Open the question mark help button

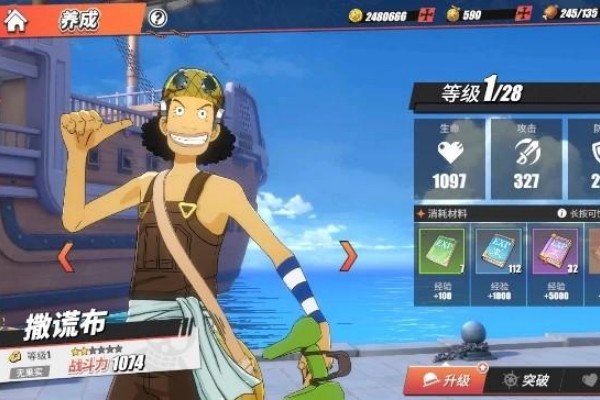pyautogui.click(x=157, y=17)
